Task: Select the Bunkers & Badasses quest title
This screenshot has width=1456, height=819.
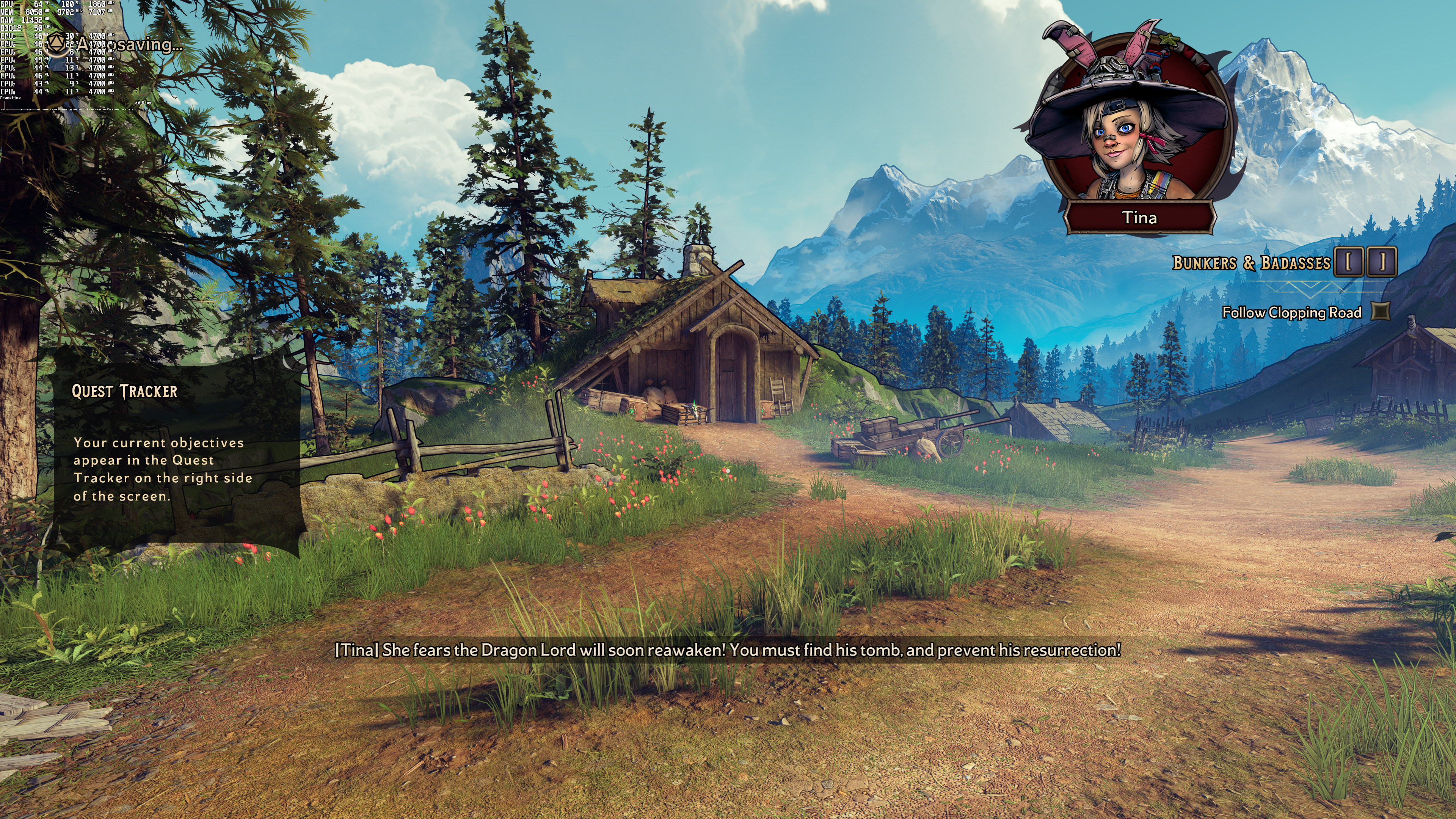Action: [x=1251, y=263]
